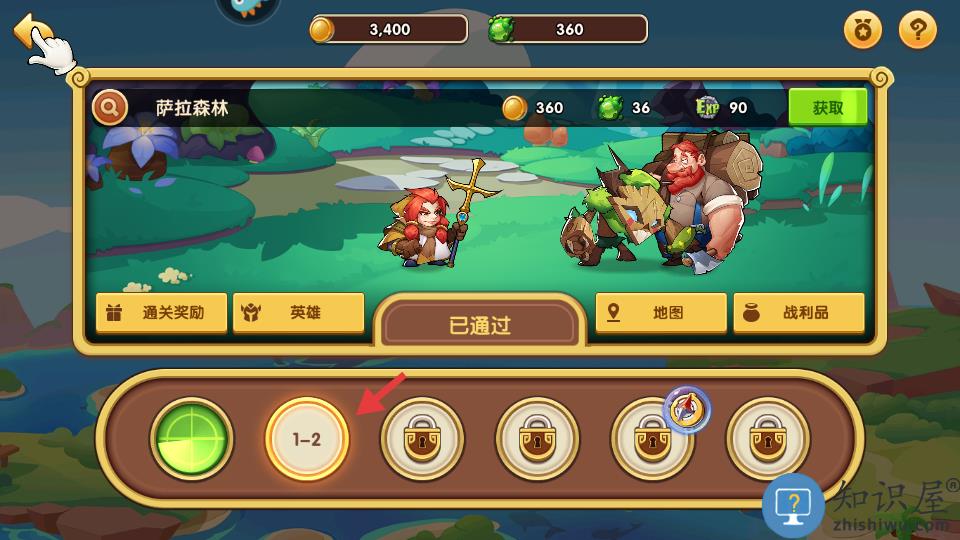Screen dimensions: 960x540
Task: Select the green radar first stage
Action: point(192,439)
